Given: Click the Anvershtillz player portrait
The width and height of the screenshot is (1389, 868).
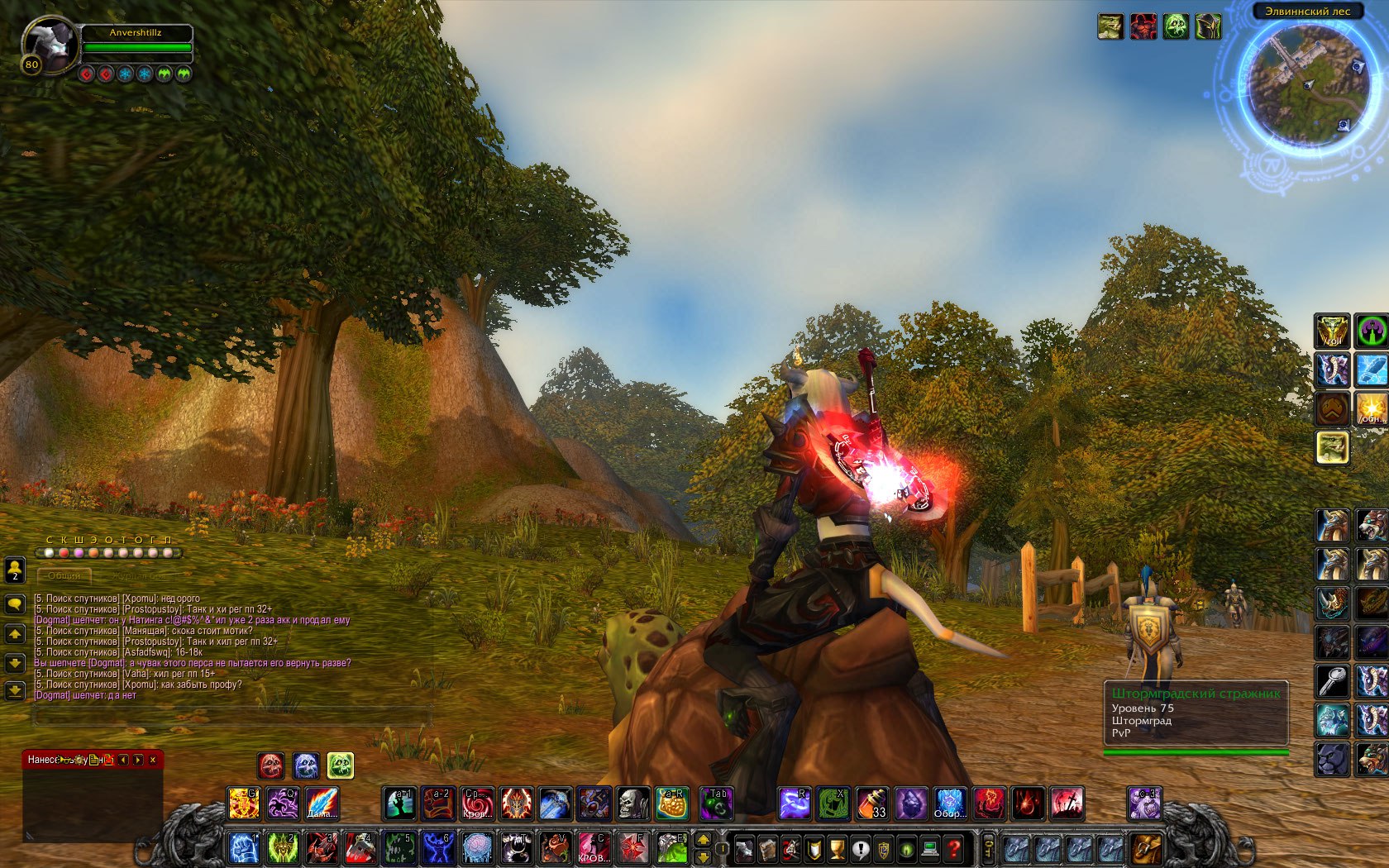Looking at the screenshot, I should tap(49, 45).
